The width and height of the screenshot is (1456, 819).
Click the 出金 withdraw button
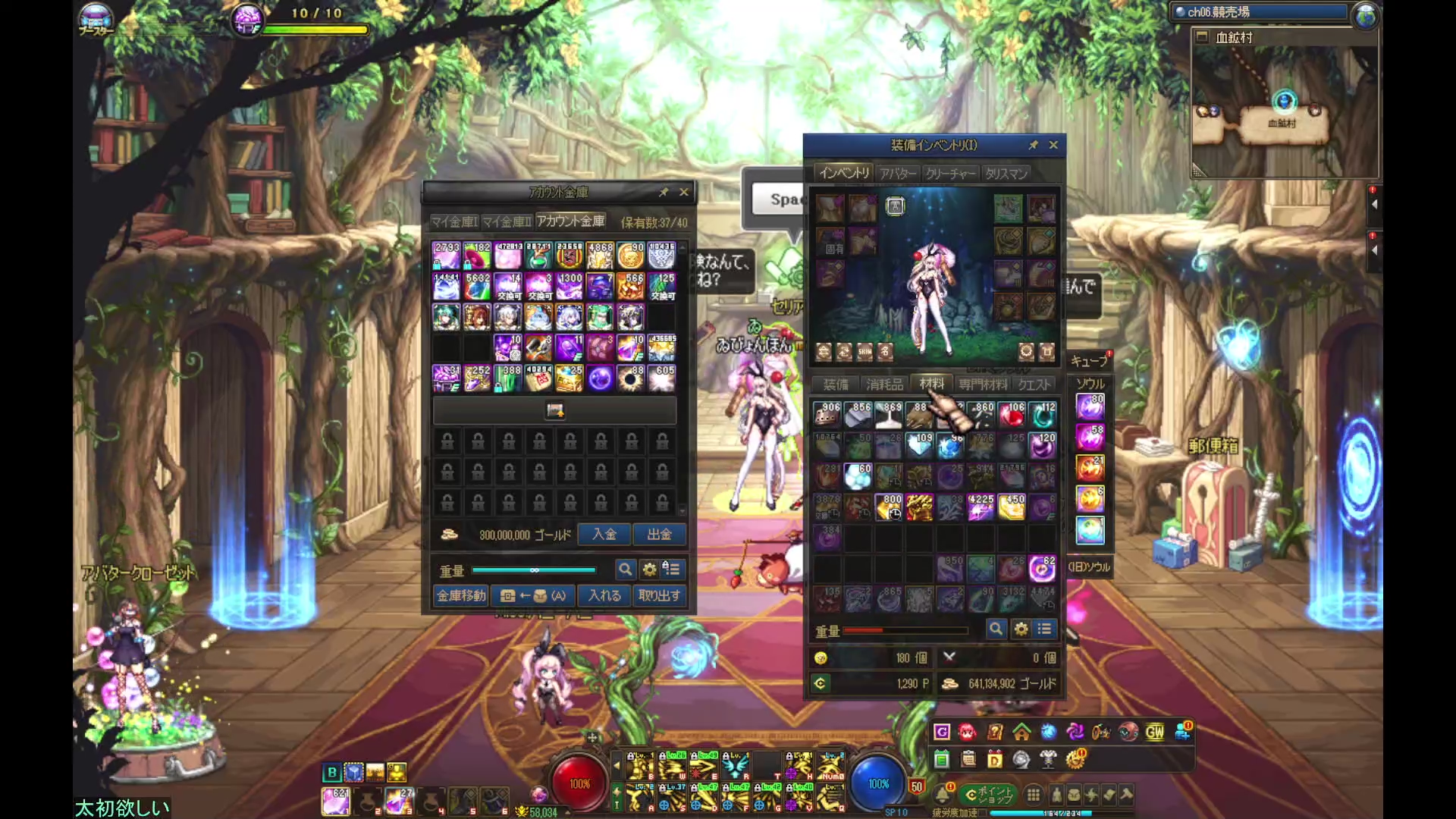[659, 535]
